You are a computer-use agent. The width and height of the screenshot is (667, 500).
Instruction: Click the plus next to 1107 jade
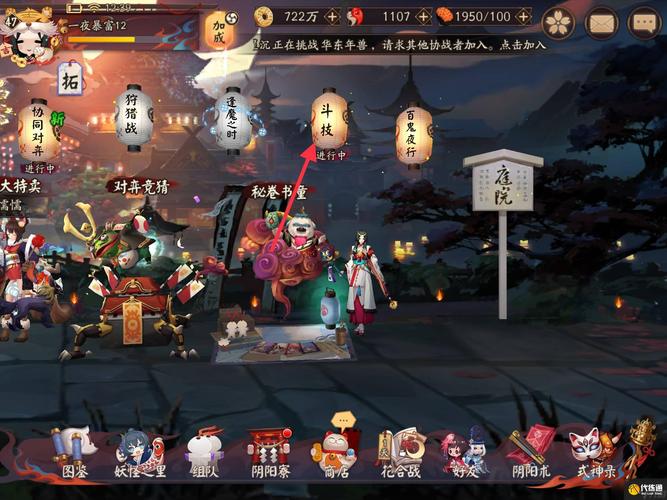pyautogui.click(x=423, y=17)
